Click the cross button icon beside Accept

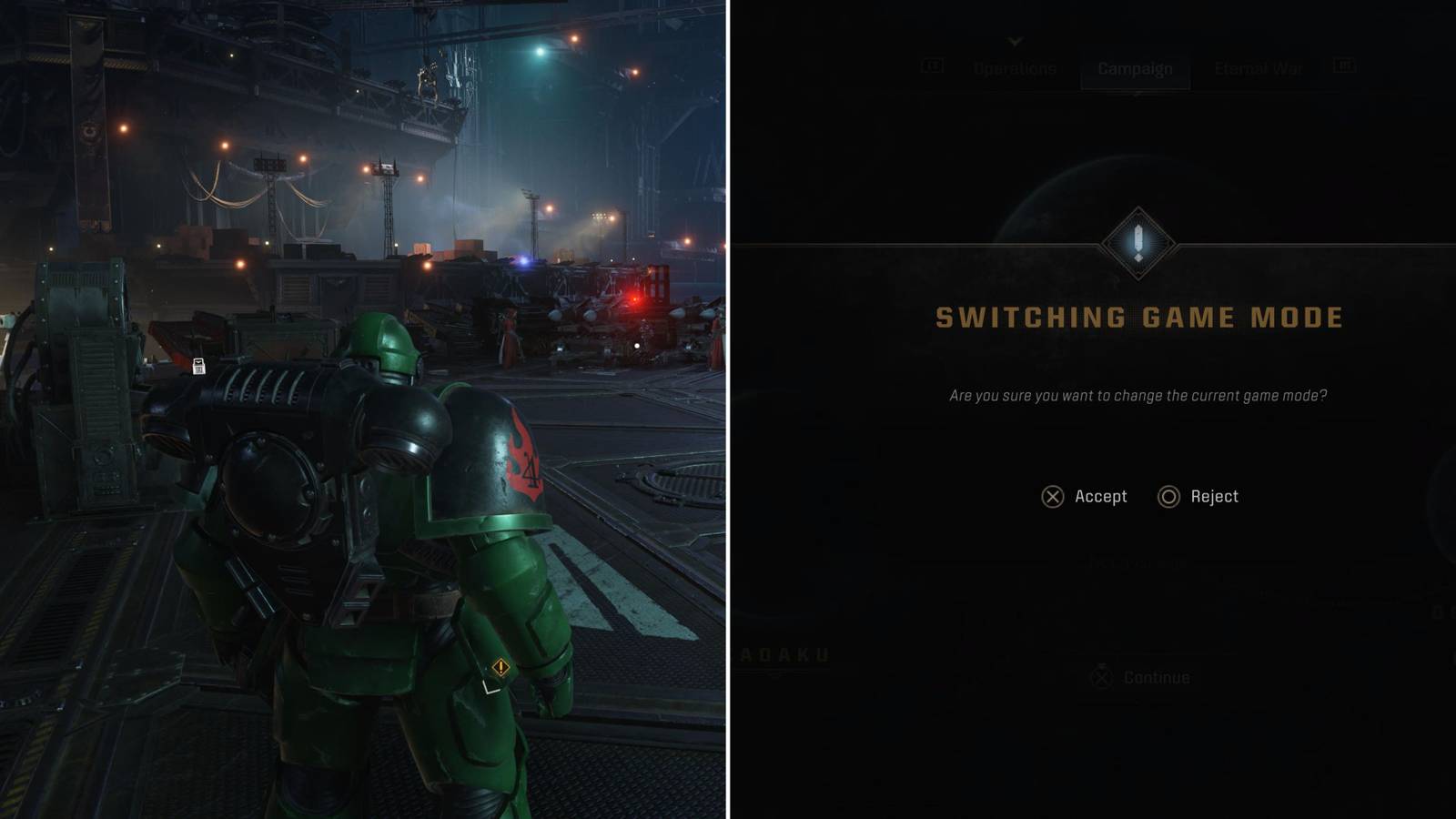(1052, 497)
